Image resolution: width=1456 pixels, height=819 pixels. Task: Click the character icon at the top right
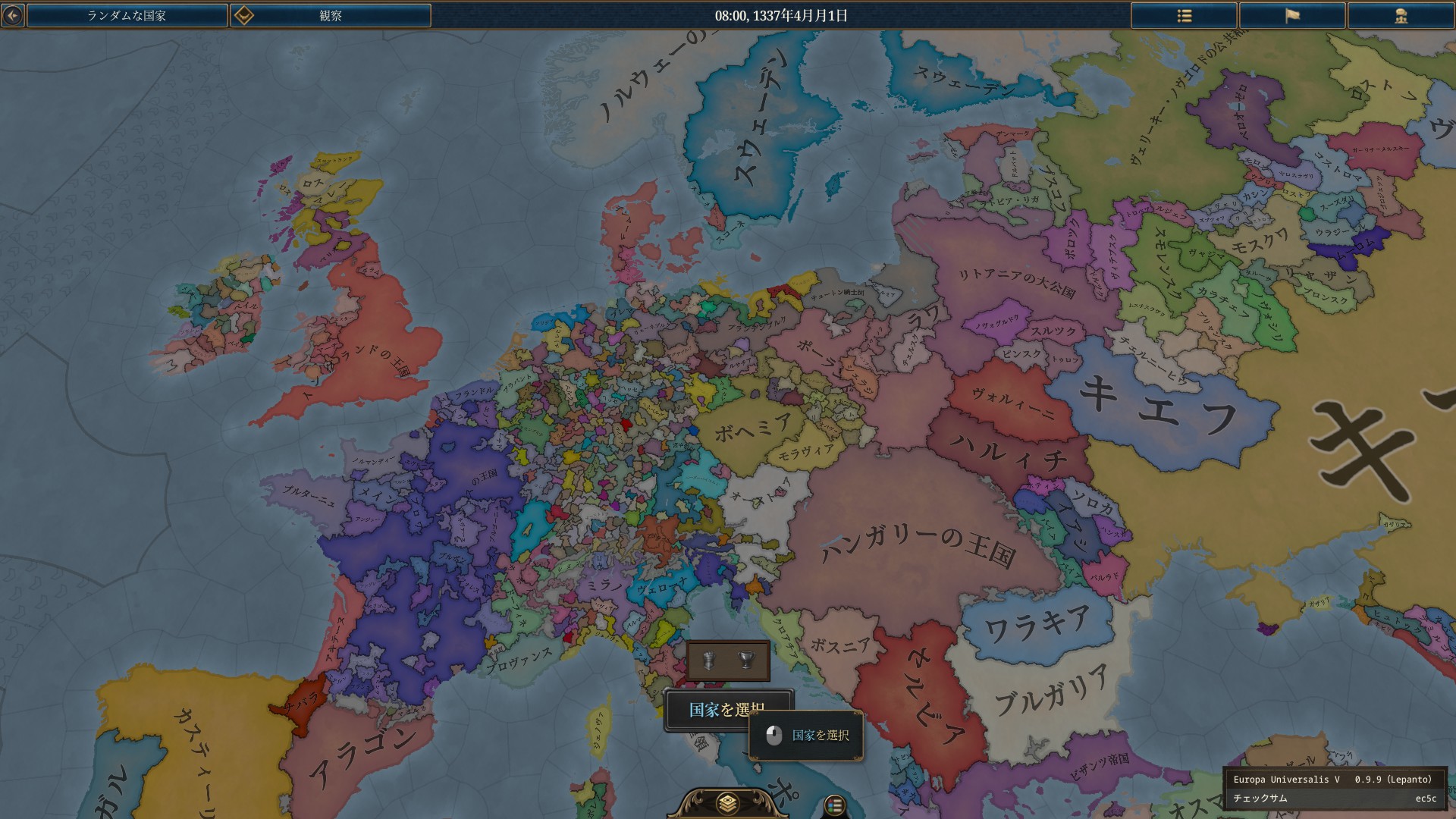1402,15
